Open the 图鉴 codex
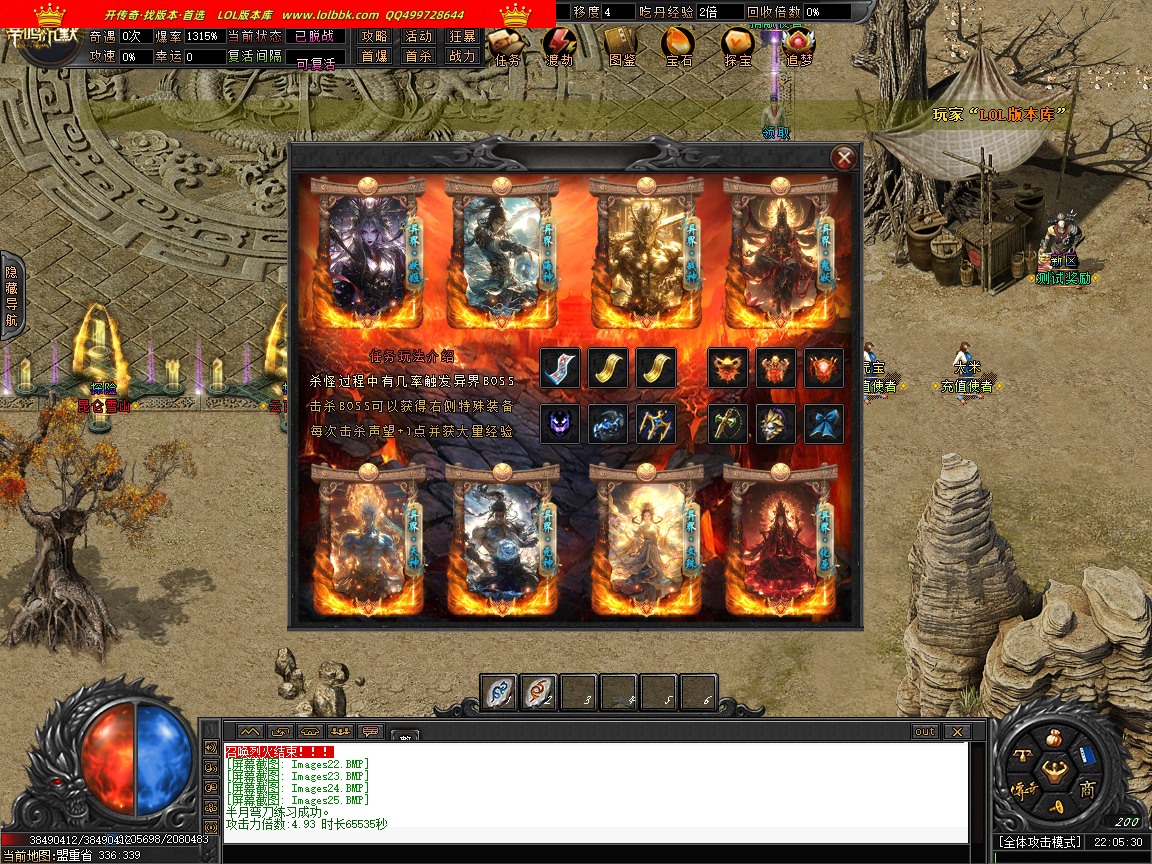1152x864 pixels. tap(621, 45)
